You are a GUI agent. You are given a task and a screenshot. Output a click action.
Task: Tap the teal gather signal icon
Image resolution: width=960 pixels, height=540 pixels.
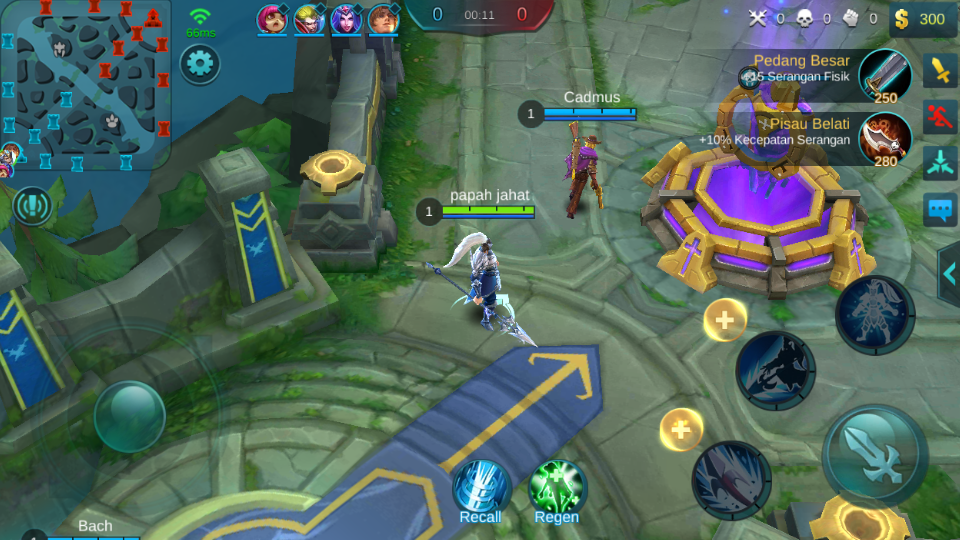click(941, 162)
